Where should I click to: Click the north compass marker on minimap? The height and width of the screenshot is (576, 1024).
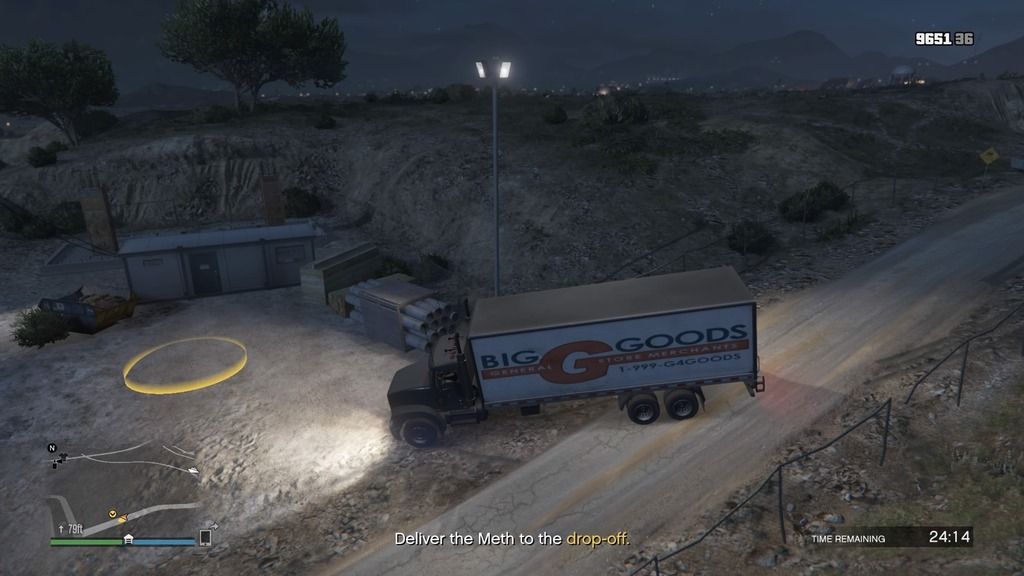point(53,450)
